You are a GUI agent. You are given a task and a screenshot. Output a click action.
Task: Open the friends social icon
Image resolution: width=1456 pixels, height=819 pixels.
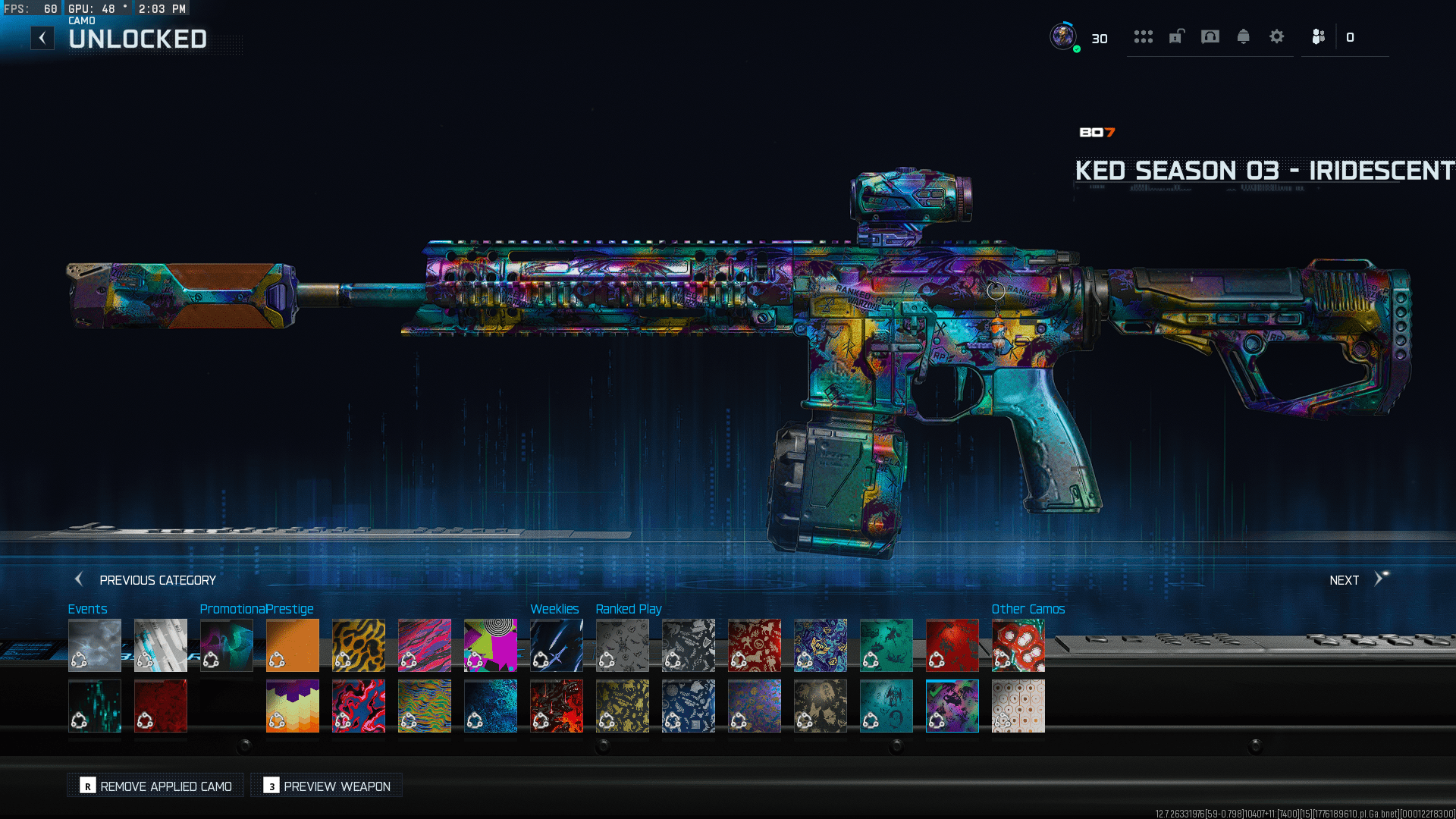click(x=1319, y=36)
